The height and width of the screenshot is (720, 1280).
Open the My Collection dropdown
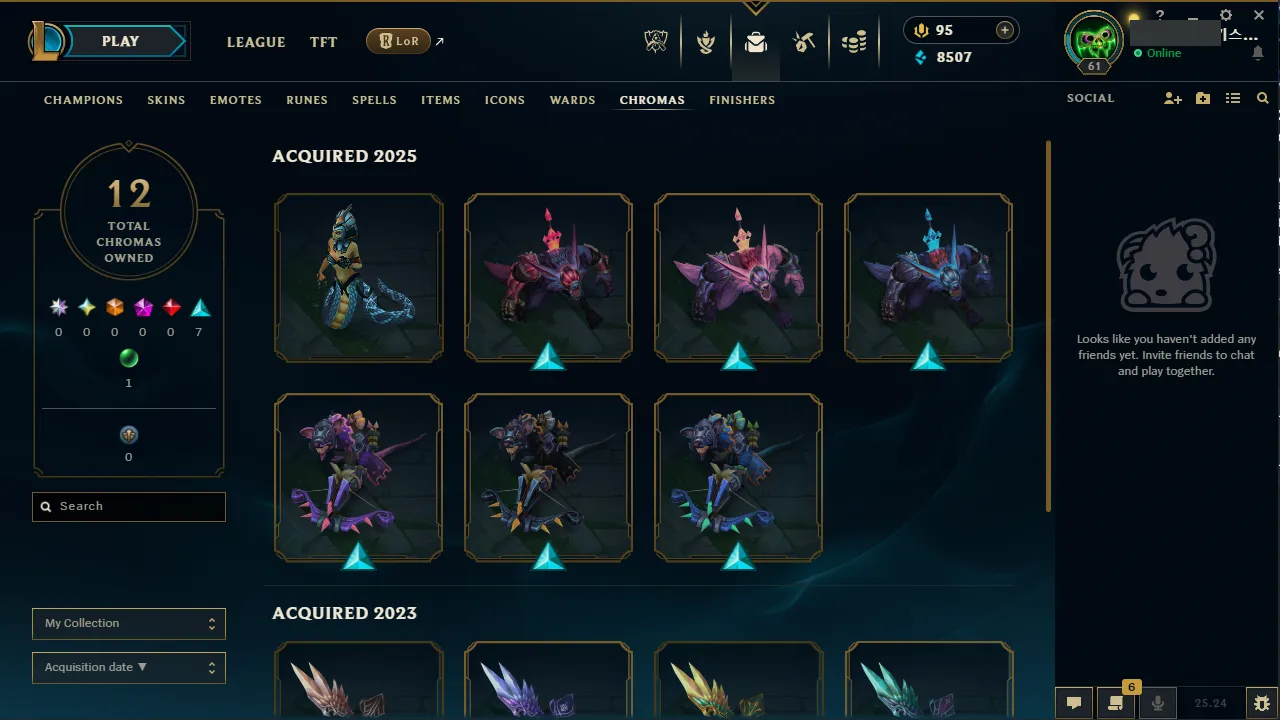pos(128,623)
